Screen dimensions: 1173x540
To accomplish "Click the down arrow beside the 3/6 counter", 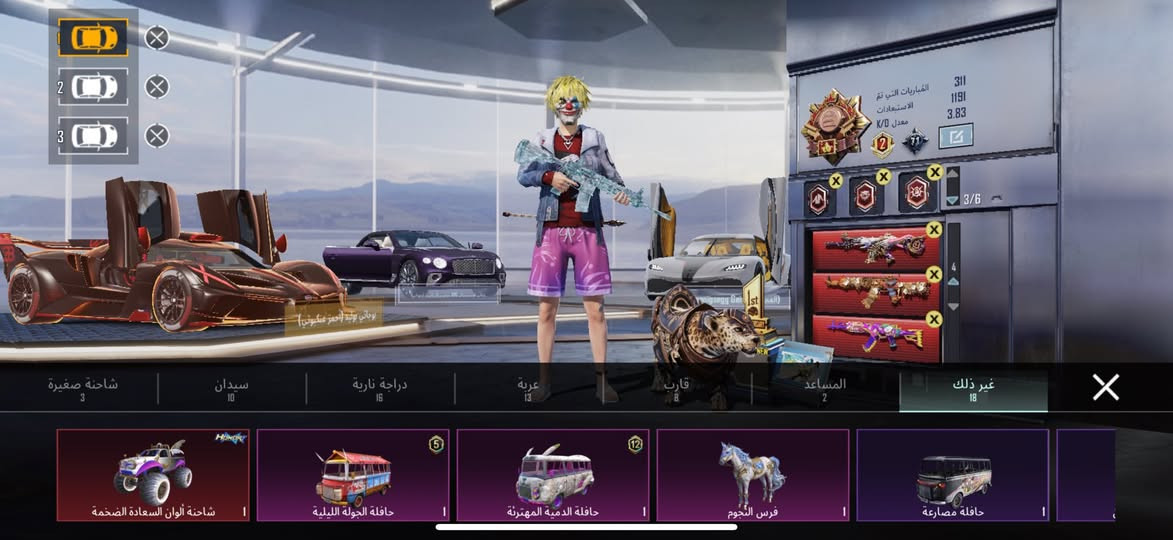I will (x=952, y=199).
